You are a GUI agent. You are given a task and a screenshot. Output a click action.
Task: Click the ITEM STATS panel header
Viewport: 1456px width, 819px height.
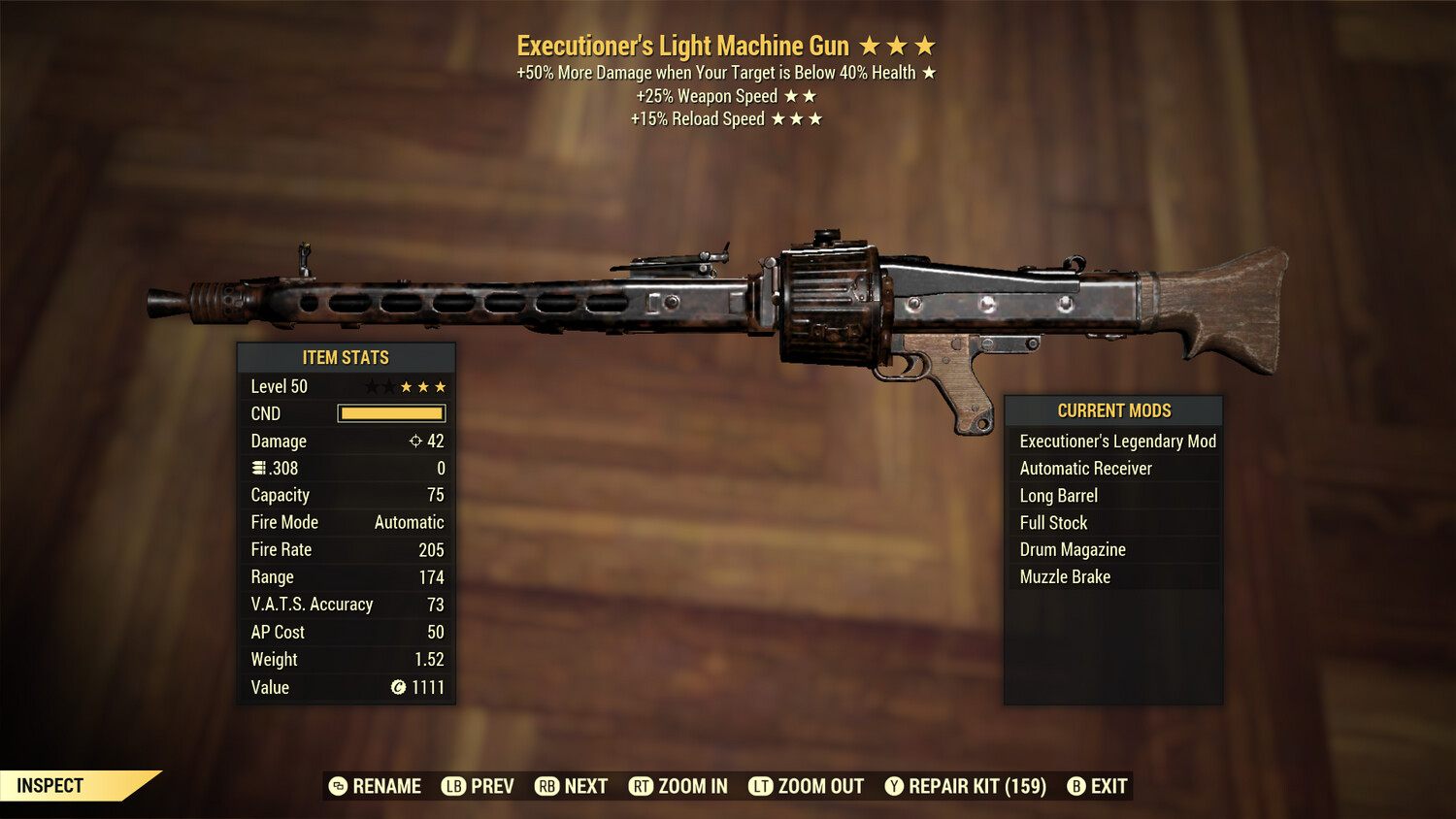[346, 357]
